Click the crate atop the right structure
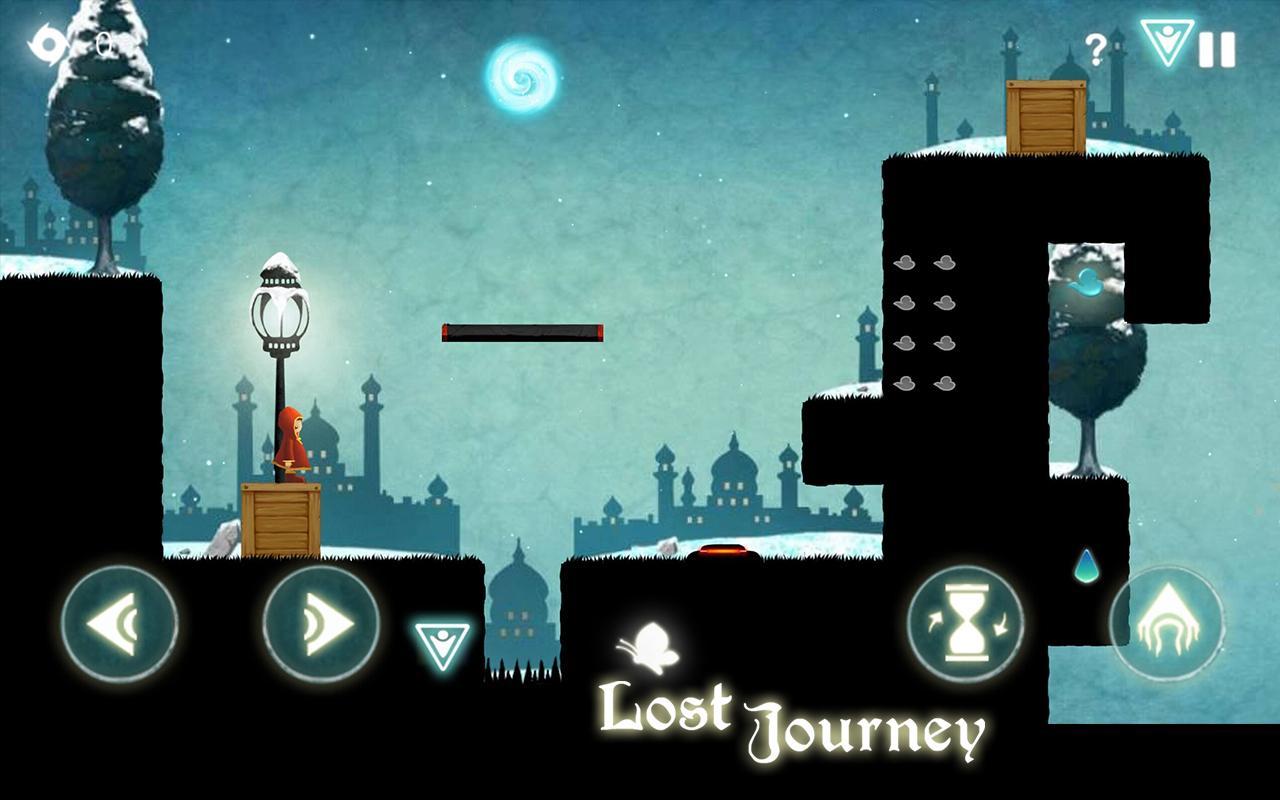1280x800 pixels. click(x=1046, y=117)
